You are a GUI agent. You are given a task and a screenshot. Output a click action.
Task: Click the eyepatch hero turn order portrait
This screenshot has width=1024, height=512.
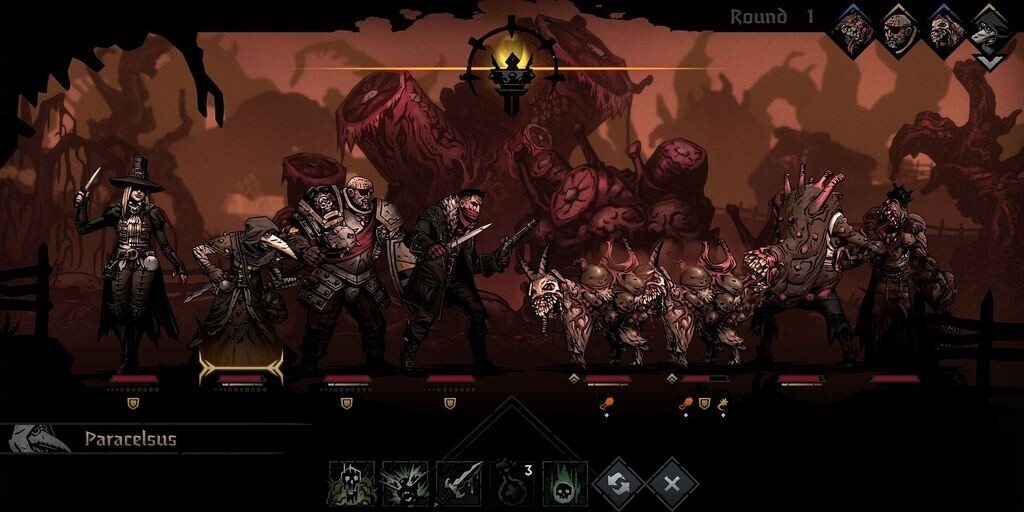pyautogui.click(x=899, y=32)
